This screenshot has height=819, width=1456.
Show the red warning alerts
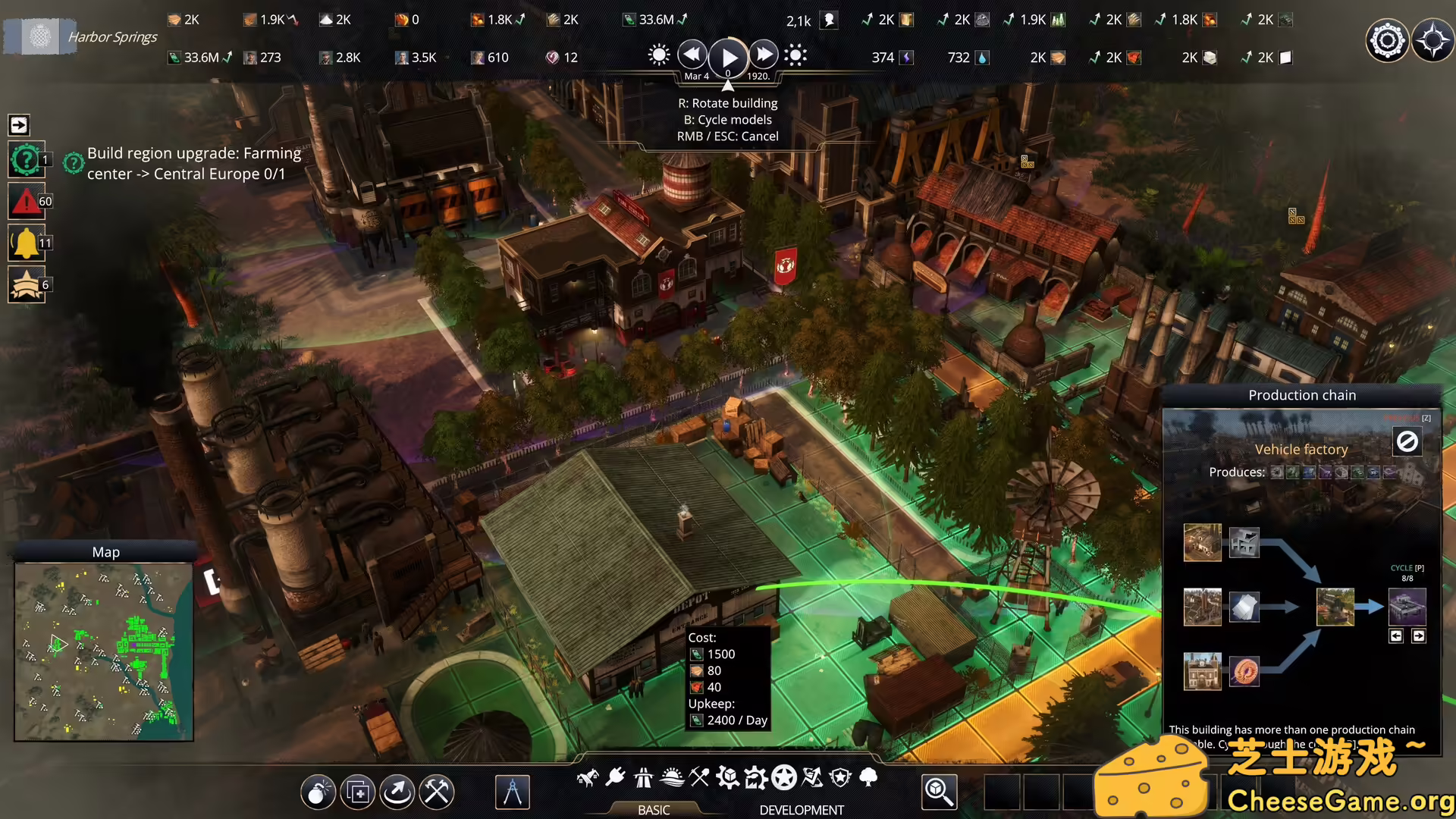(27, 202)
